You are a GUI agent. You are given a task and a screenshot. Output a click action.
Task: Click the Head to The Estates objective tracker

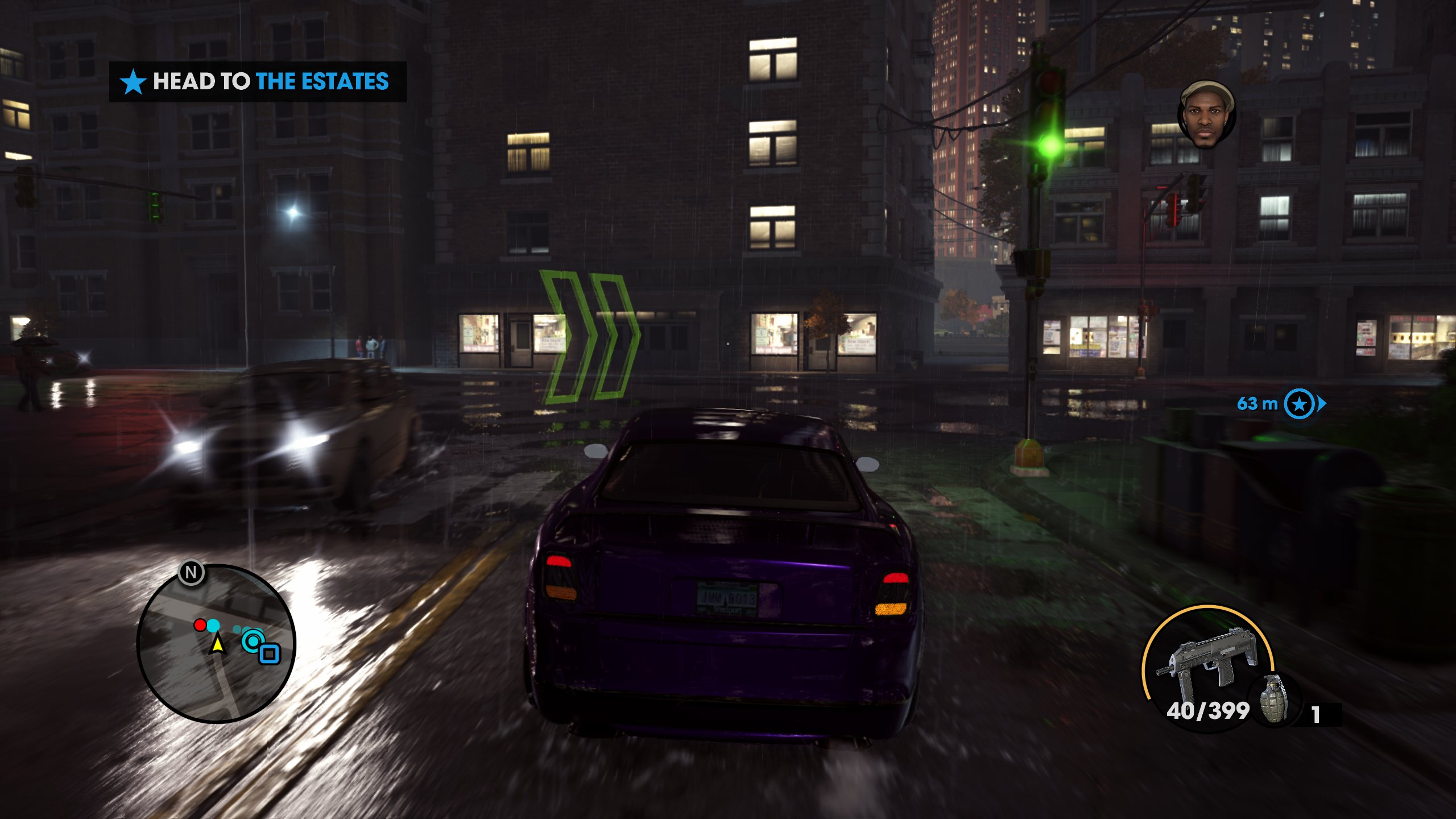257,82
